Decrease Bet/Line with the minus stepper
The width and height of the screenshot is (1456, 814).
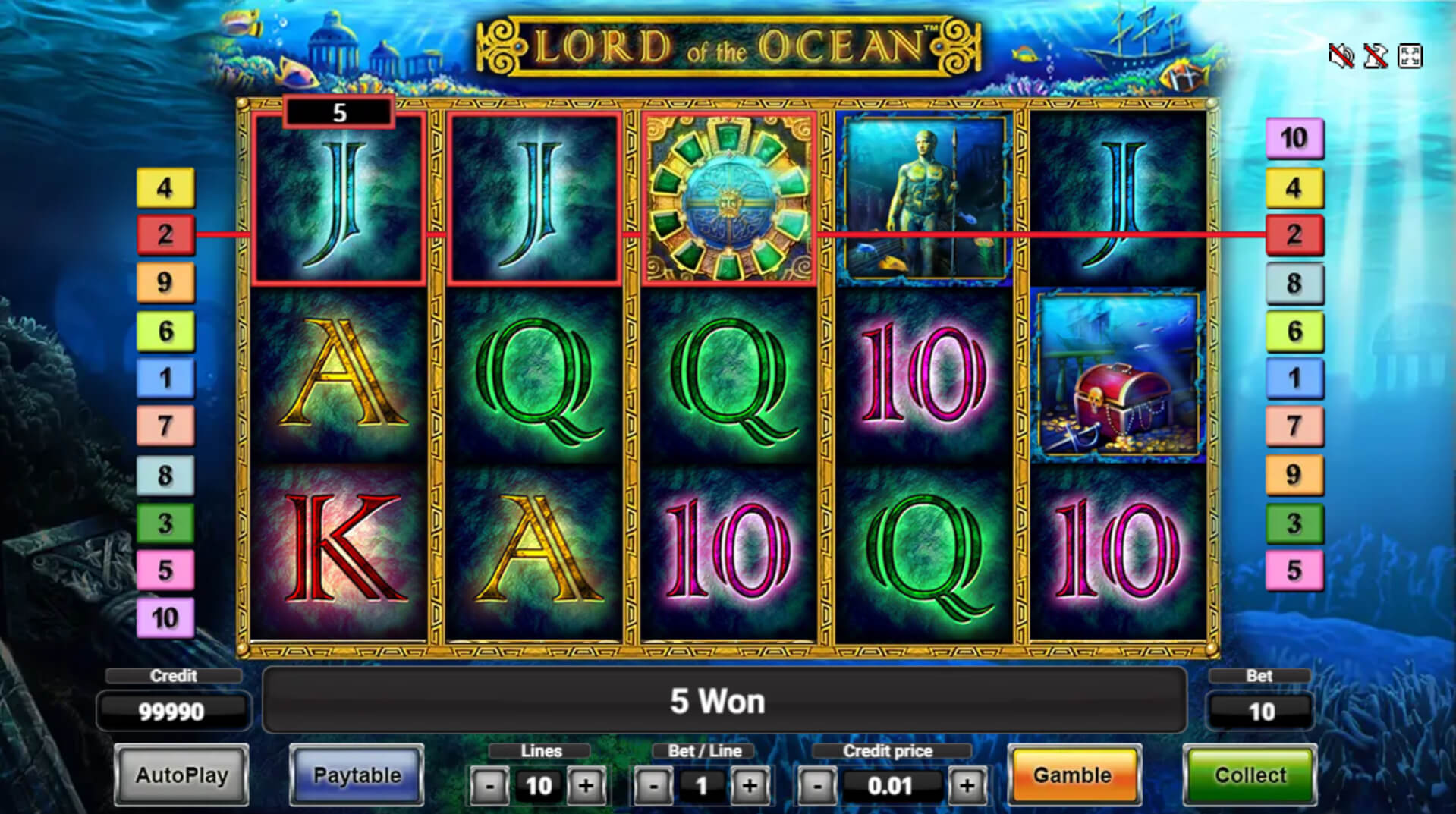click(x=654, y=786)
